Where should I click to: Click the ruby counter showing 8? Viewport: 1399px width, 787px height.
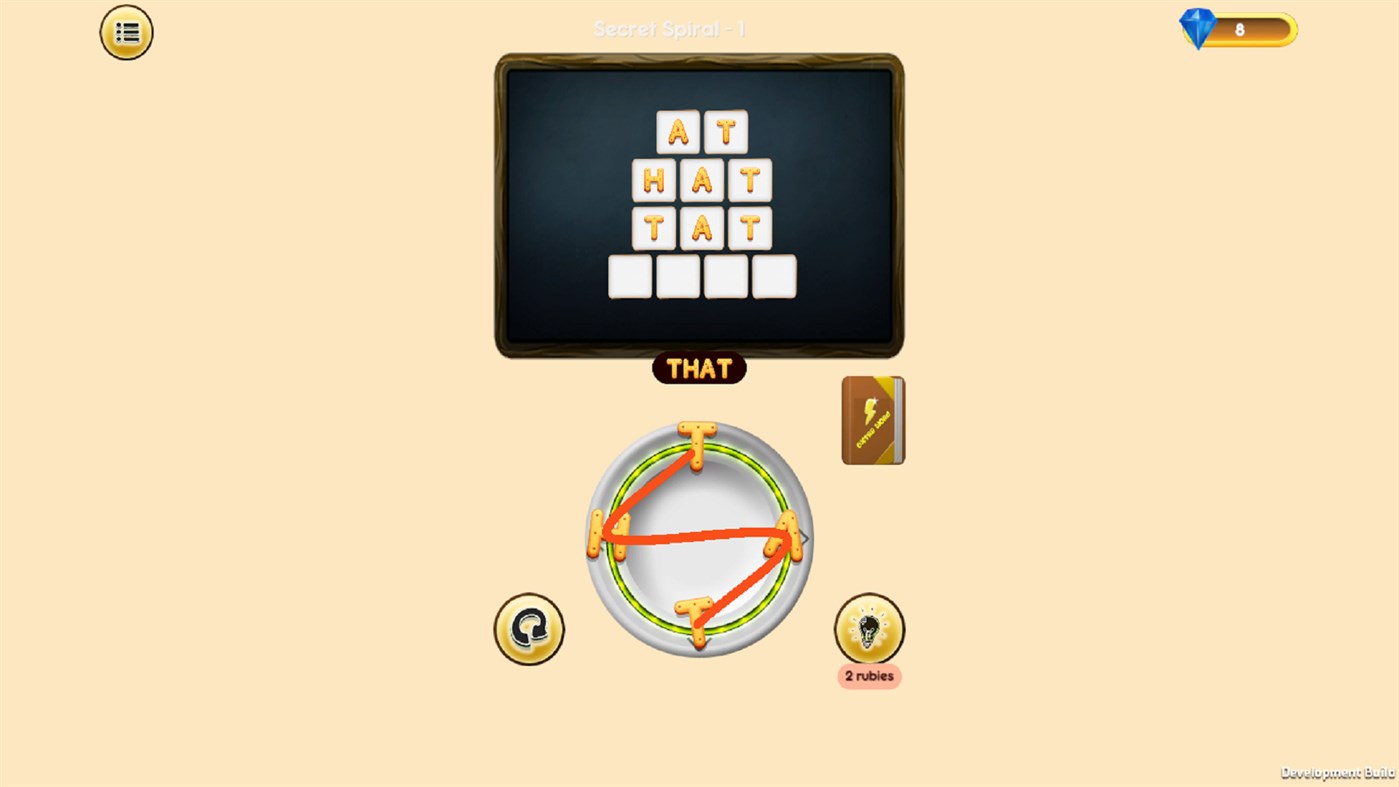1240,29
